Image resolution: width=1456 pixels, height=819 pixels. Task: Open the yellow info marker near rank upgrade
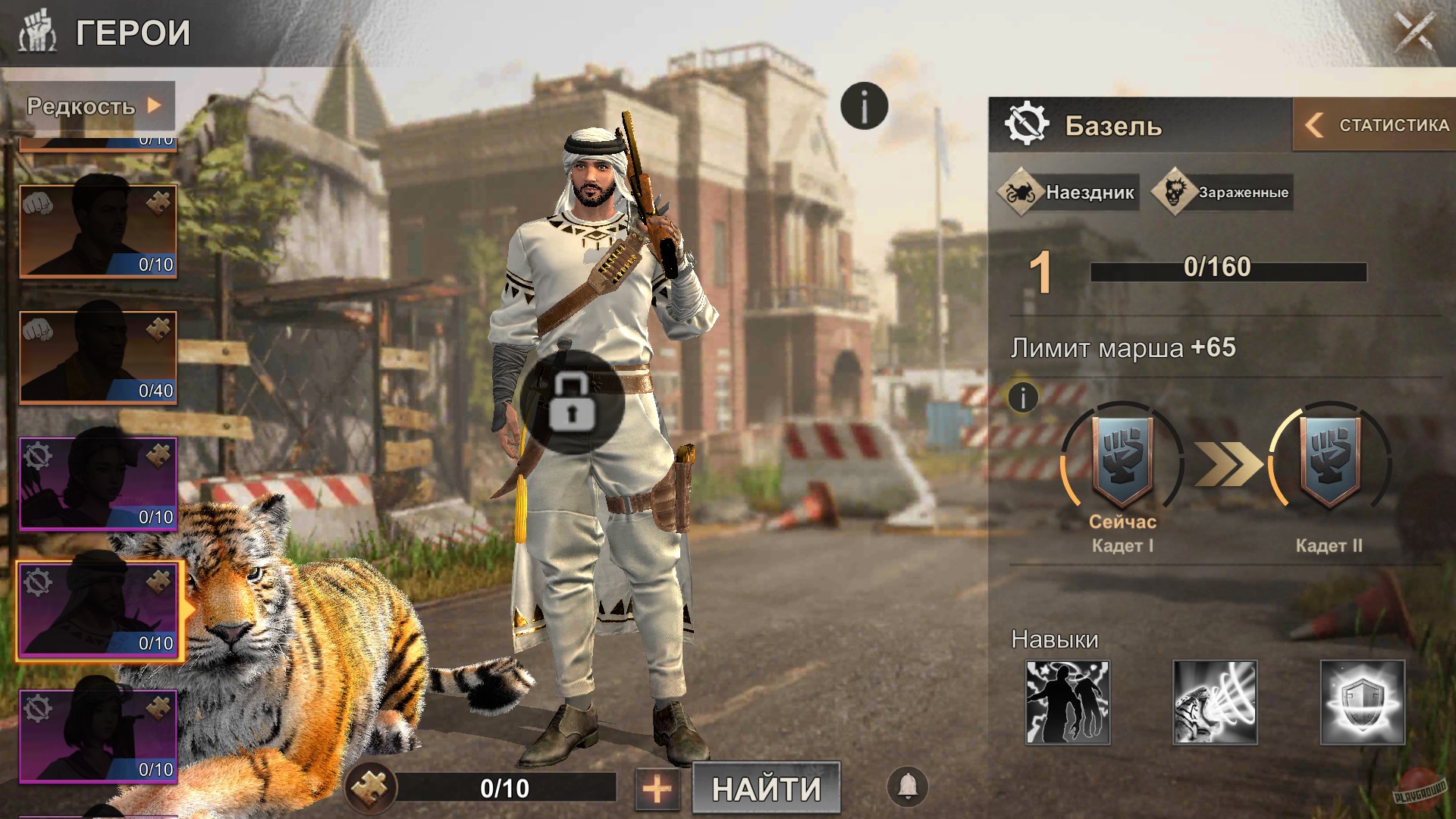[1022, 397]
